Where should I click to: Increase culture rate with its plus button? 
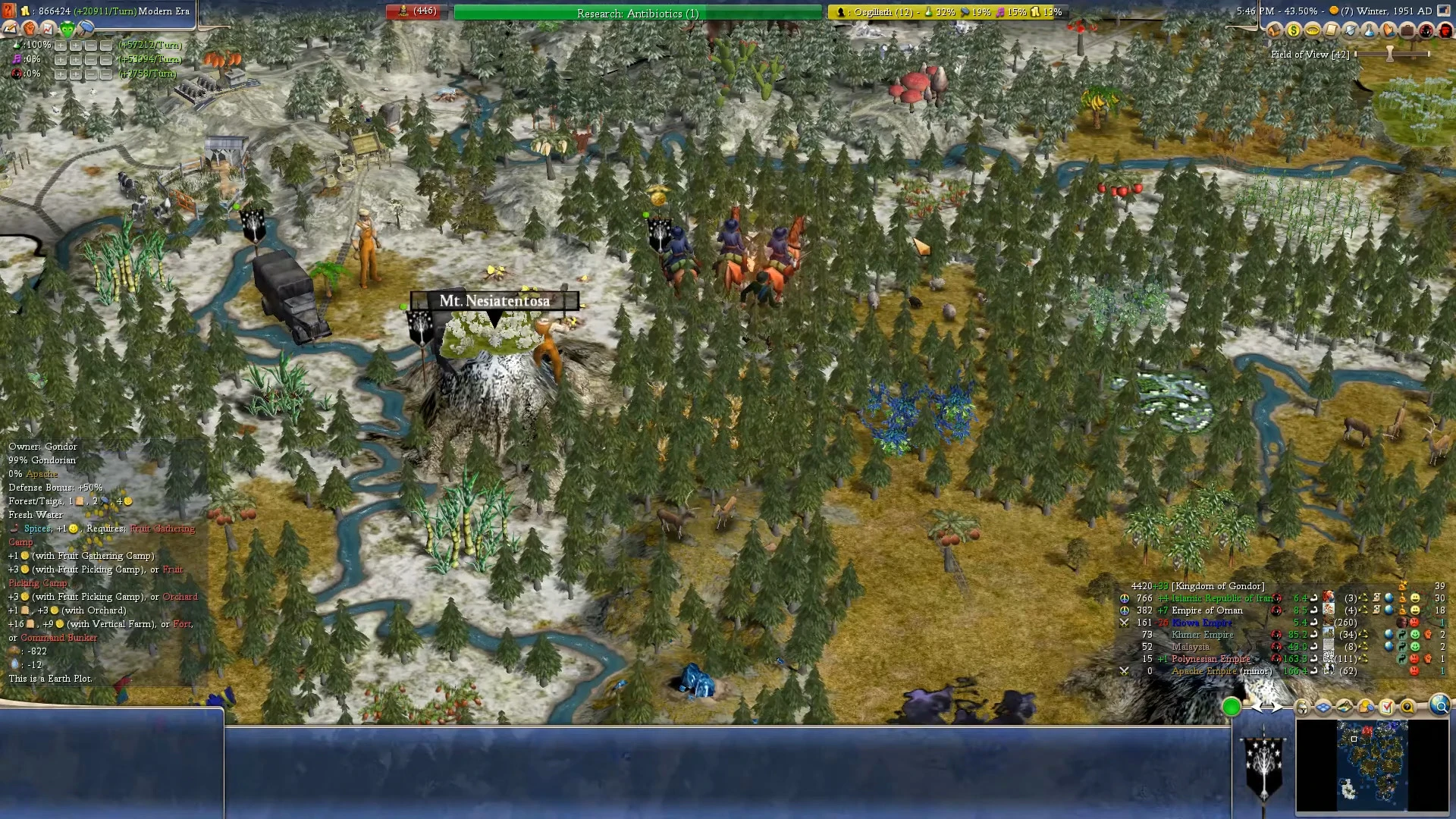click(x=61, y=59)
